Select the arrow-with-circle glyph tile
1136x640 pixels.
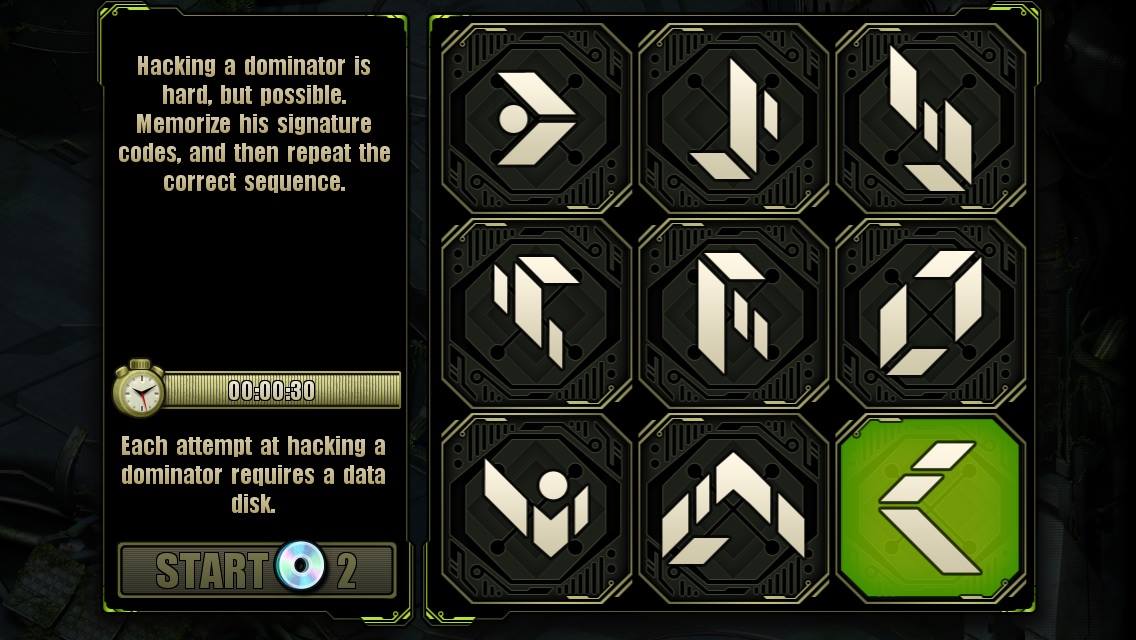click(536, 119)
